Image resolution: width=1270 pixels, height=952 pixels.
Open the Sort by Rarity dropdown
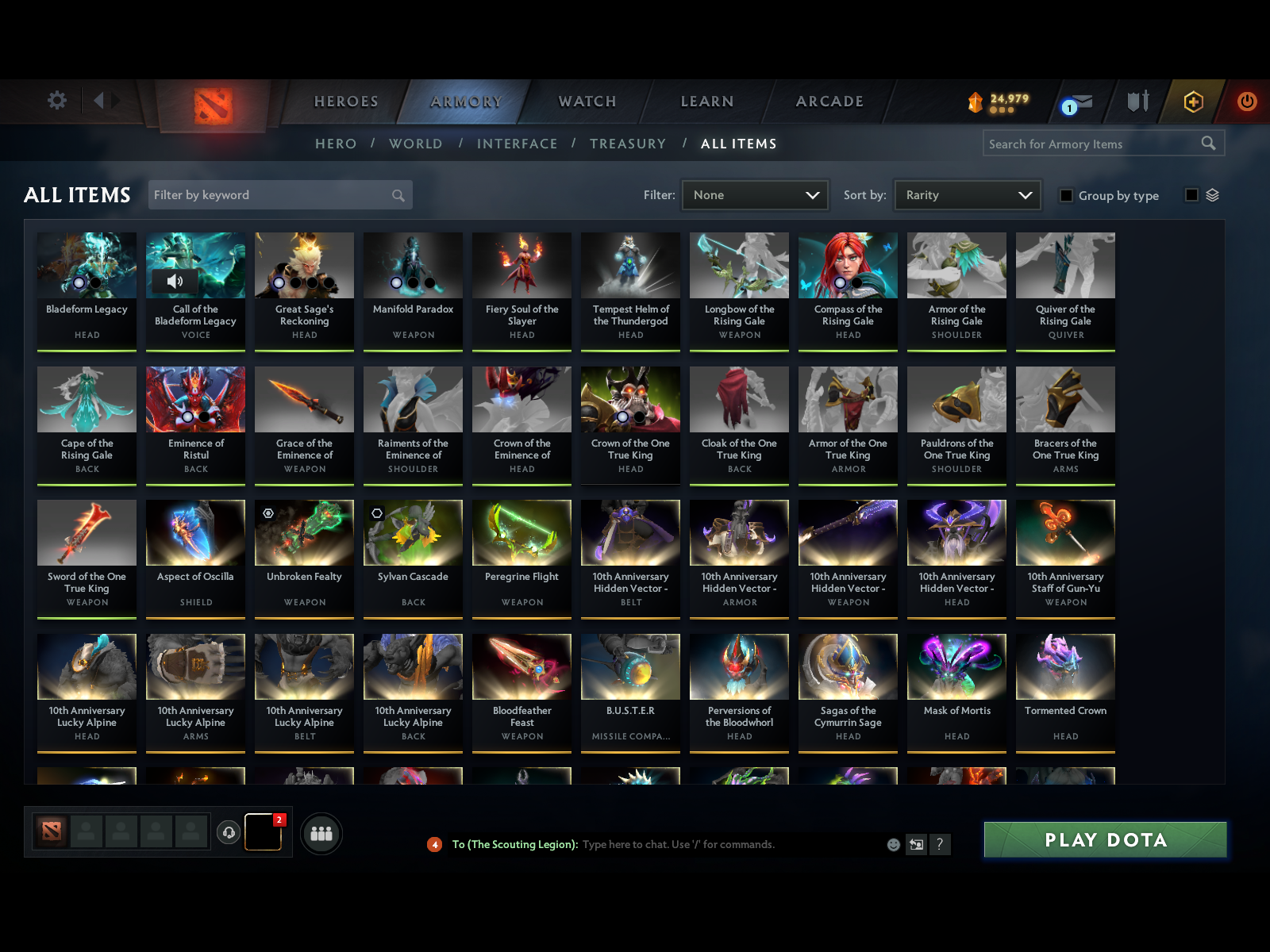(x=967, y=194)
